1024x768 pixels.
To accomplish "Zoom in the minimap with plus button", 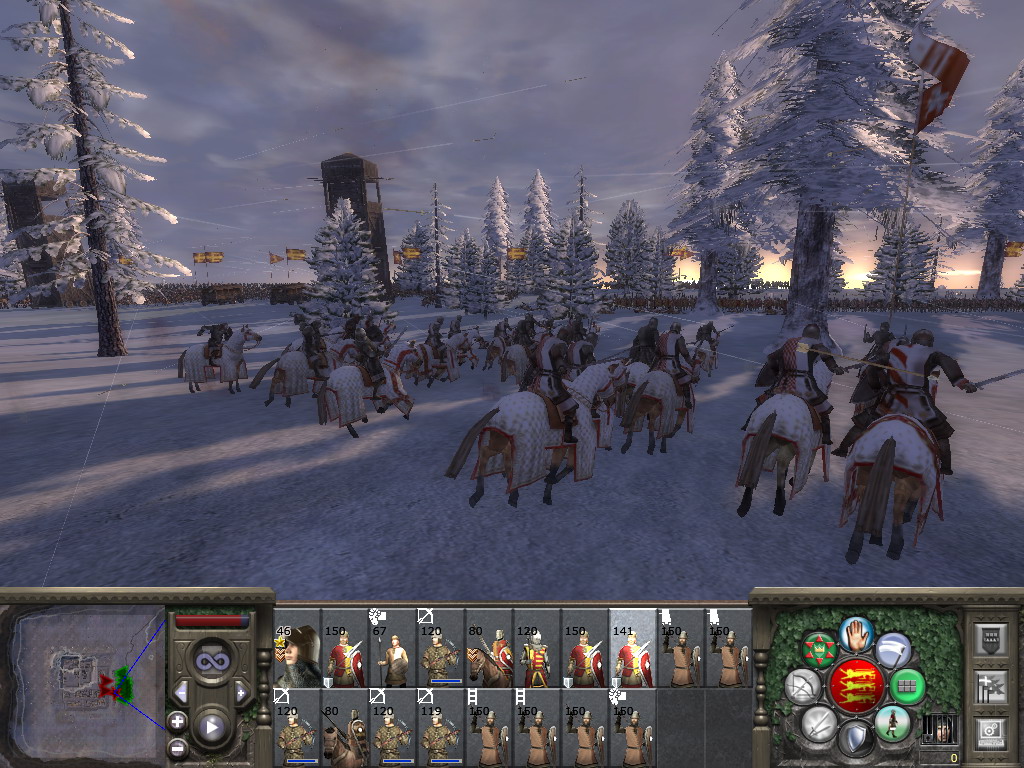I will (x=177, y=721).
